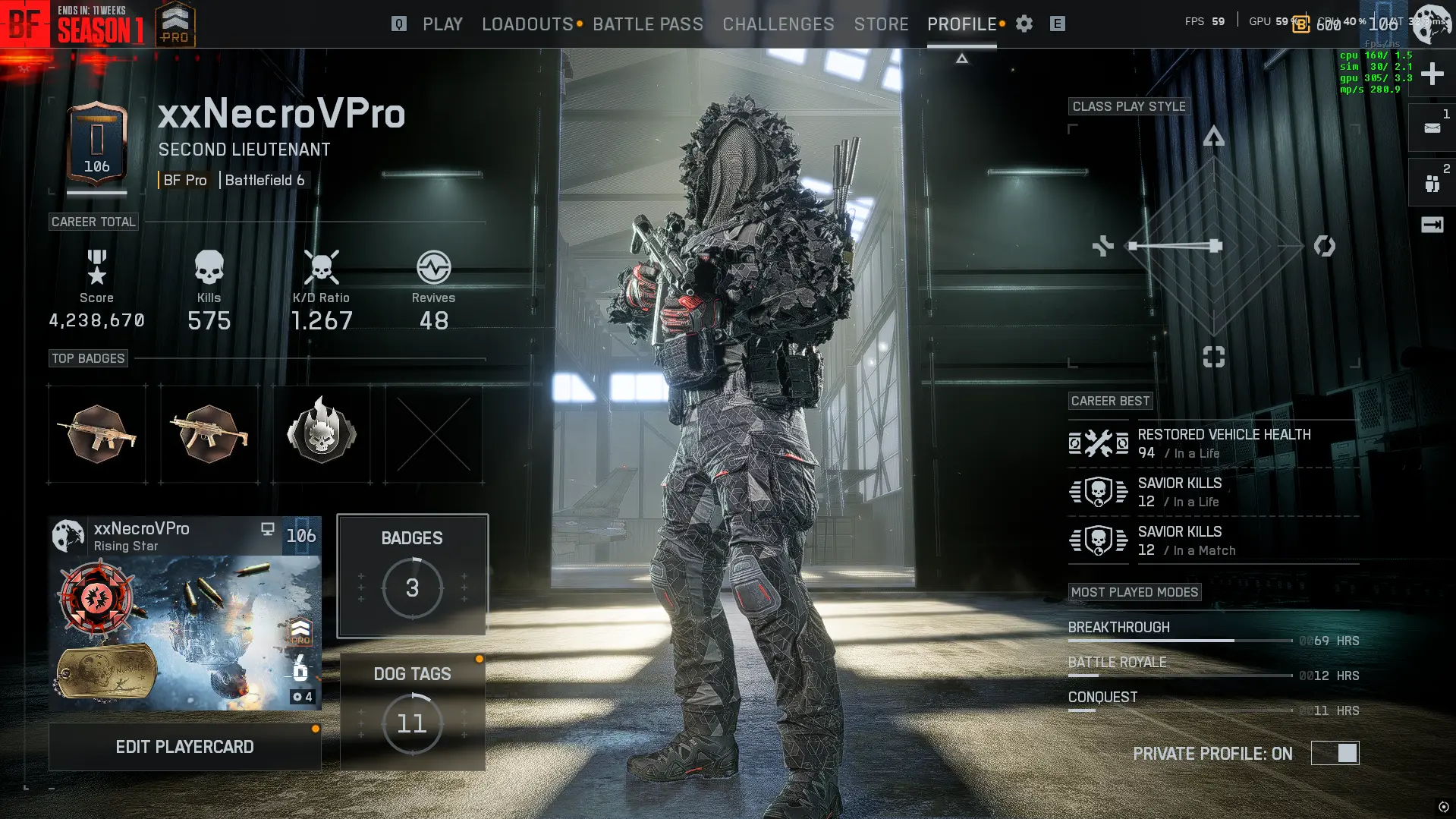Visit the Store tab
This screenshot has height=819, width=1456.
coord(881,24)
